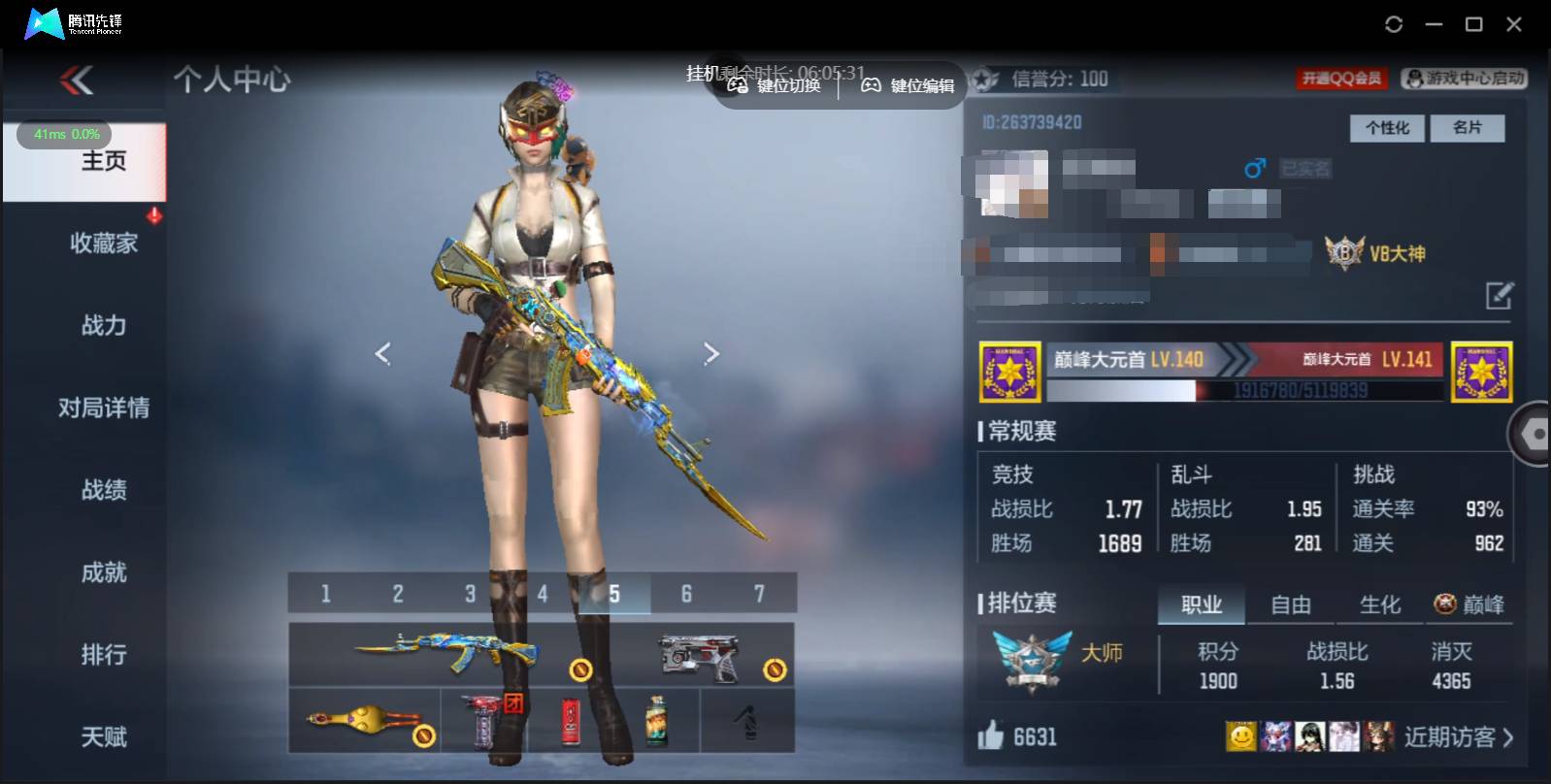Screen dimensions: 1551x784
Task: Edit the profile signature via pencil icon
Action: [1499, 295]
